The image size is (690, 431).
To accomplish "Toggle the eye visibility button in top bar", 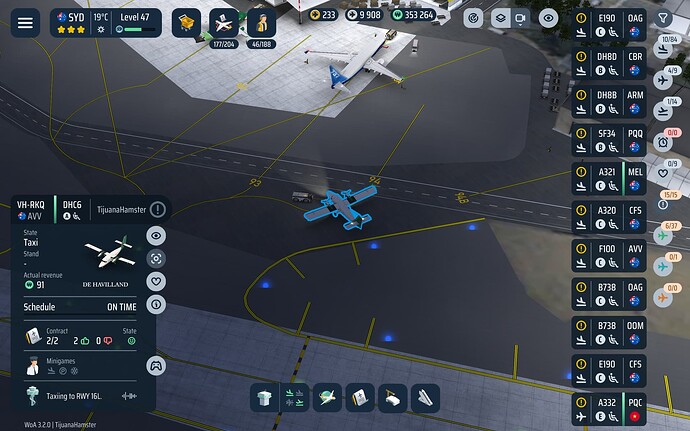I will (x=547, y=18).
